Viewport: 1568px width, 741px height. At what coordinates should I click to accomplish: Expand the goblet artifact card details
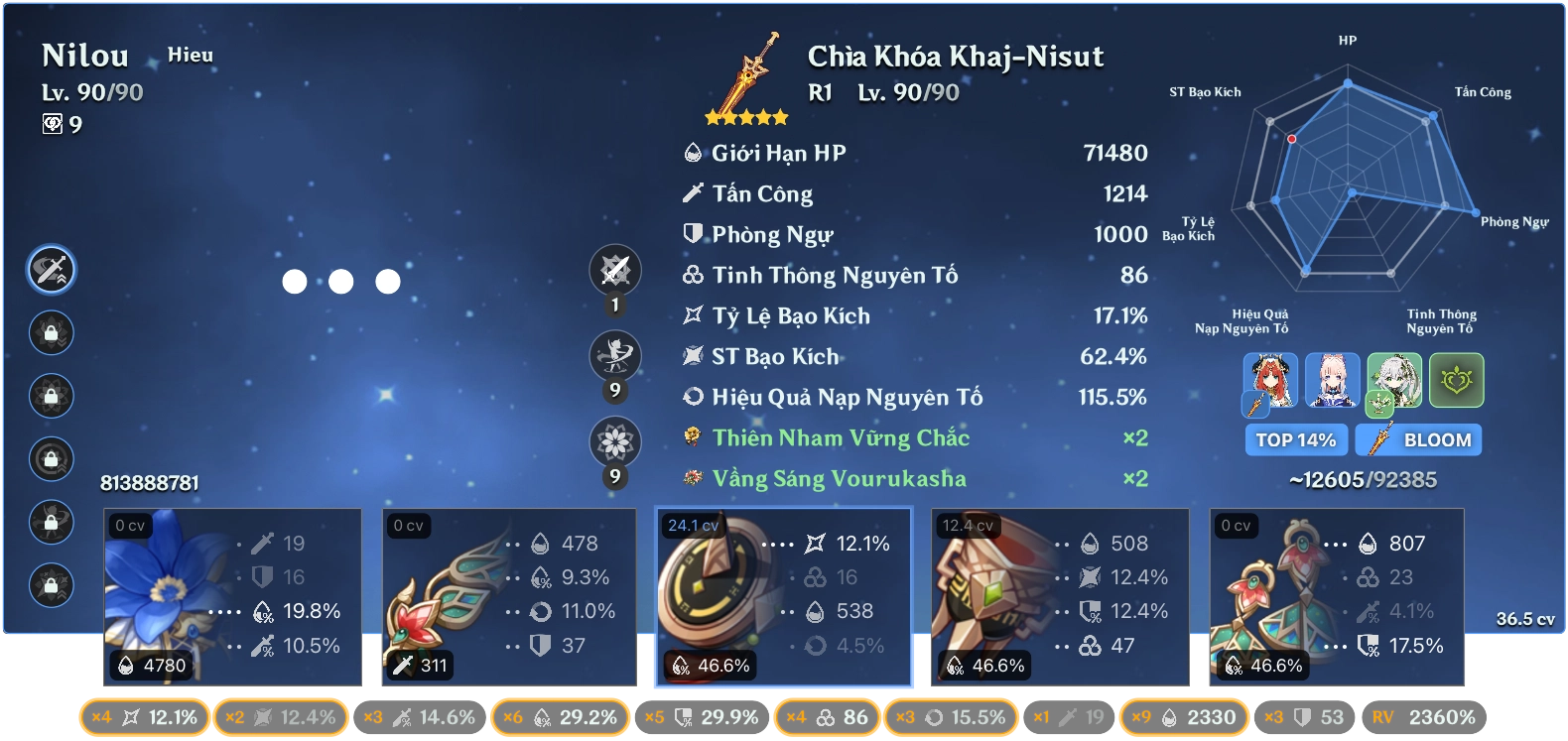[1059, 595]
